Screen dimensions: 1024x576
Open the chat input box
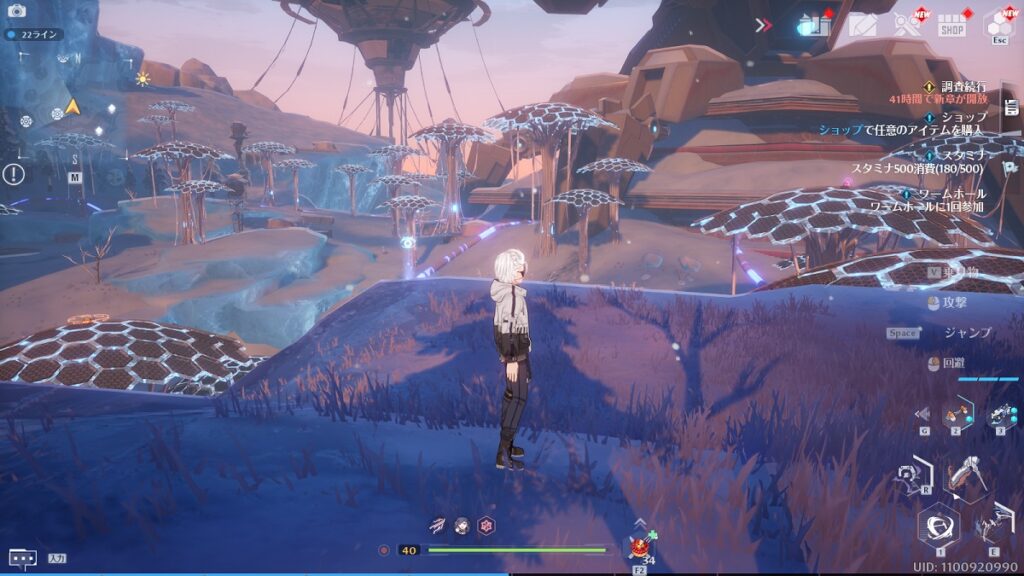pos(22,557)
